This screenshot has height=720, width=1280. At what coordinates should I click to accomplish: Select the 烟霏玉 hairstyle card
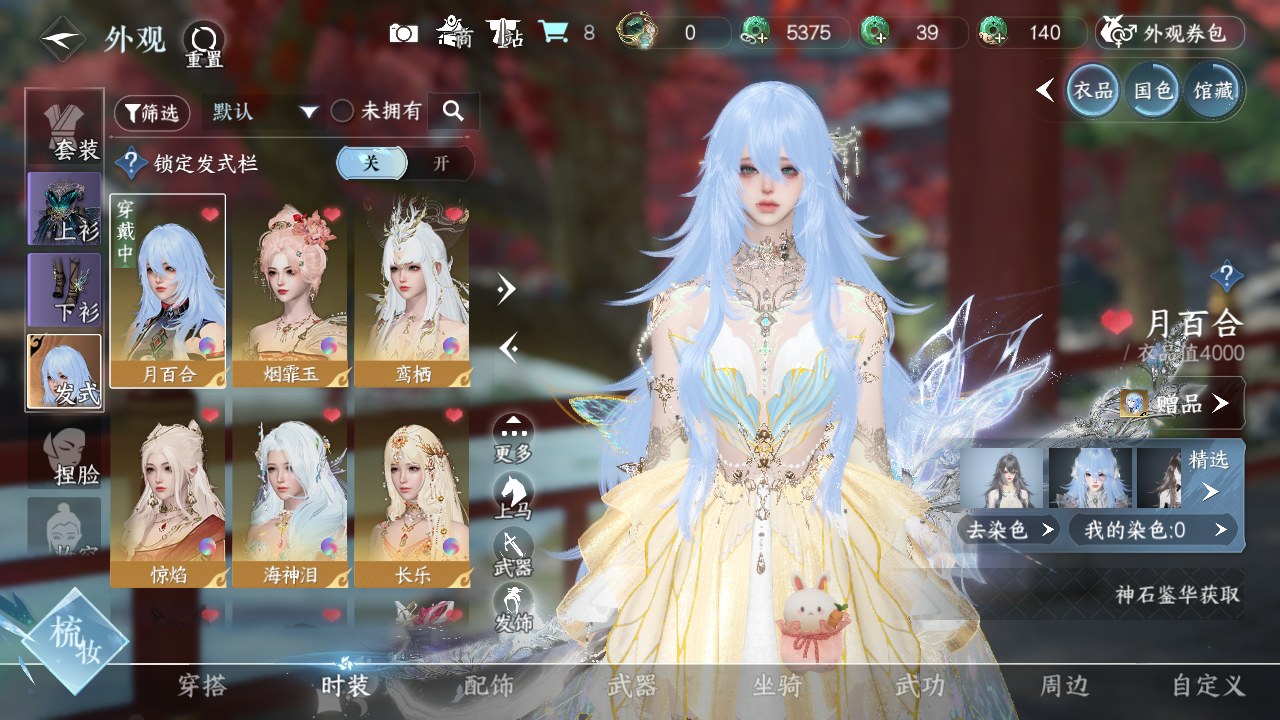(x=290, y=290)
